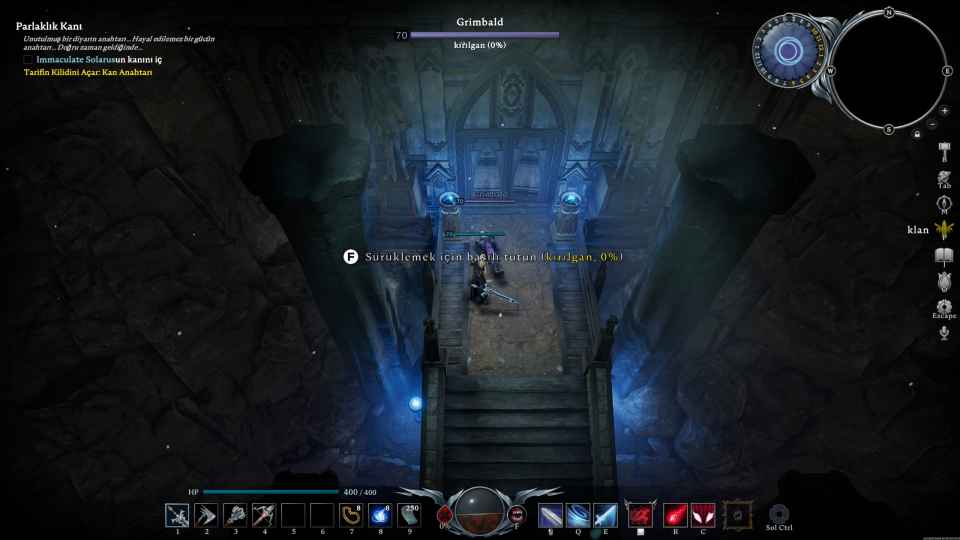
Task: Zoom out the minimap with minus button
Action: pos(932,125)
